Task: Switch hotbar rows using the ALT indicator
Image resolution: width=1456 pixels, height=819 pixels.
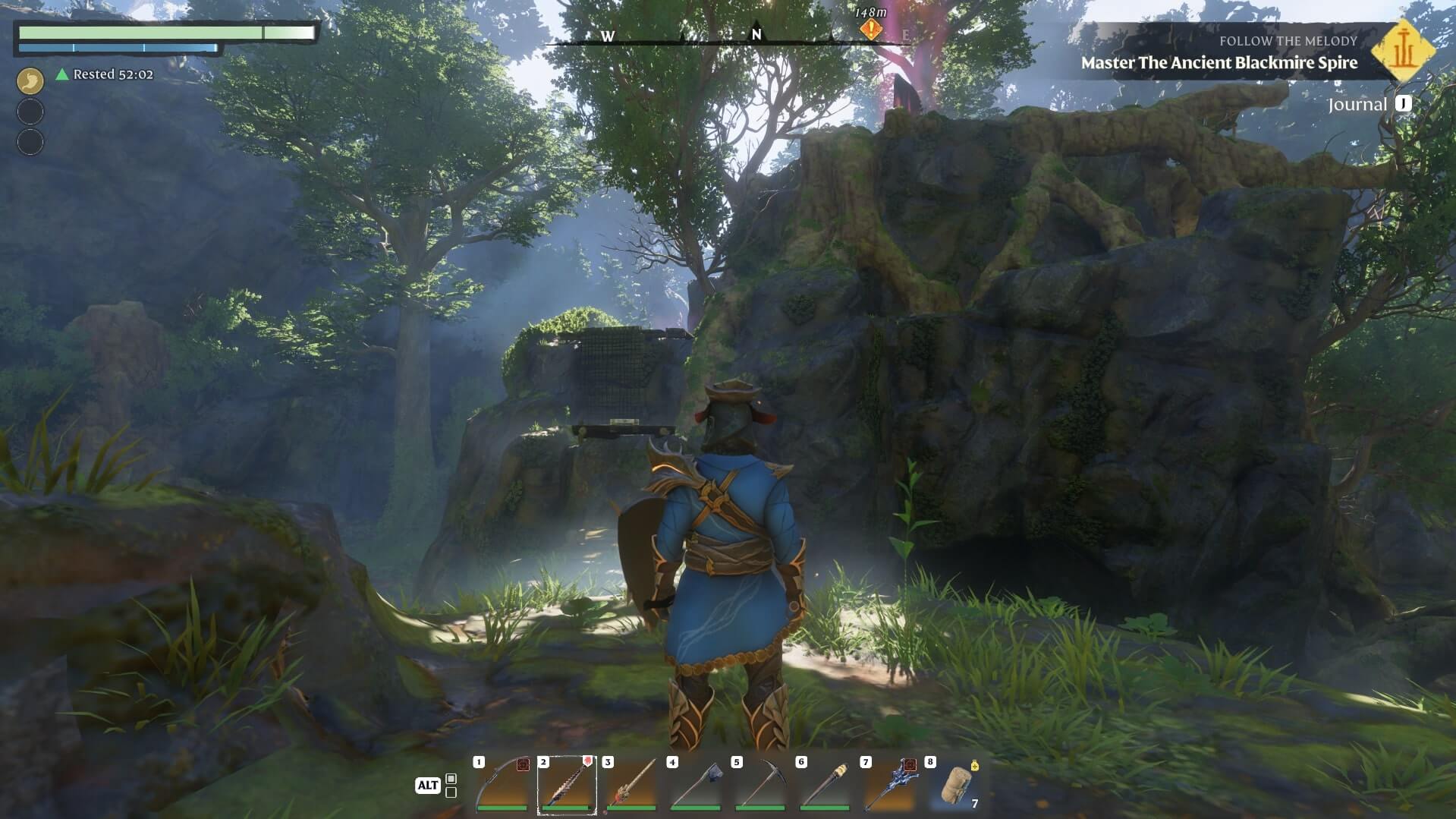Action: [x=428, y=785]
